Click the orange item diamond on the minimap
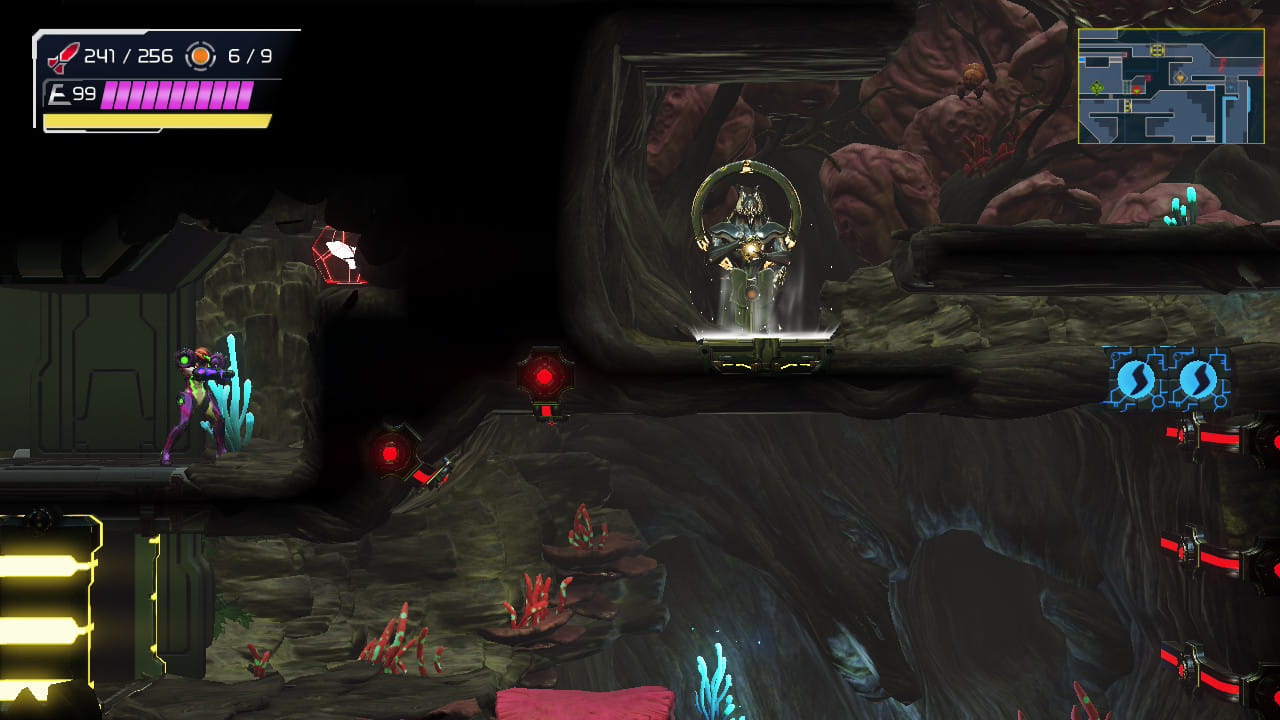1280x720 pixels. [1180, 77]
